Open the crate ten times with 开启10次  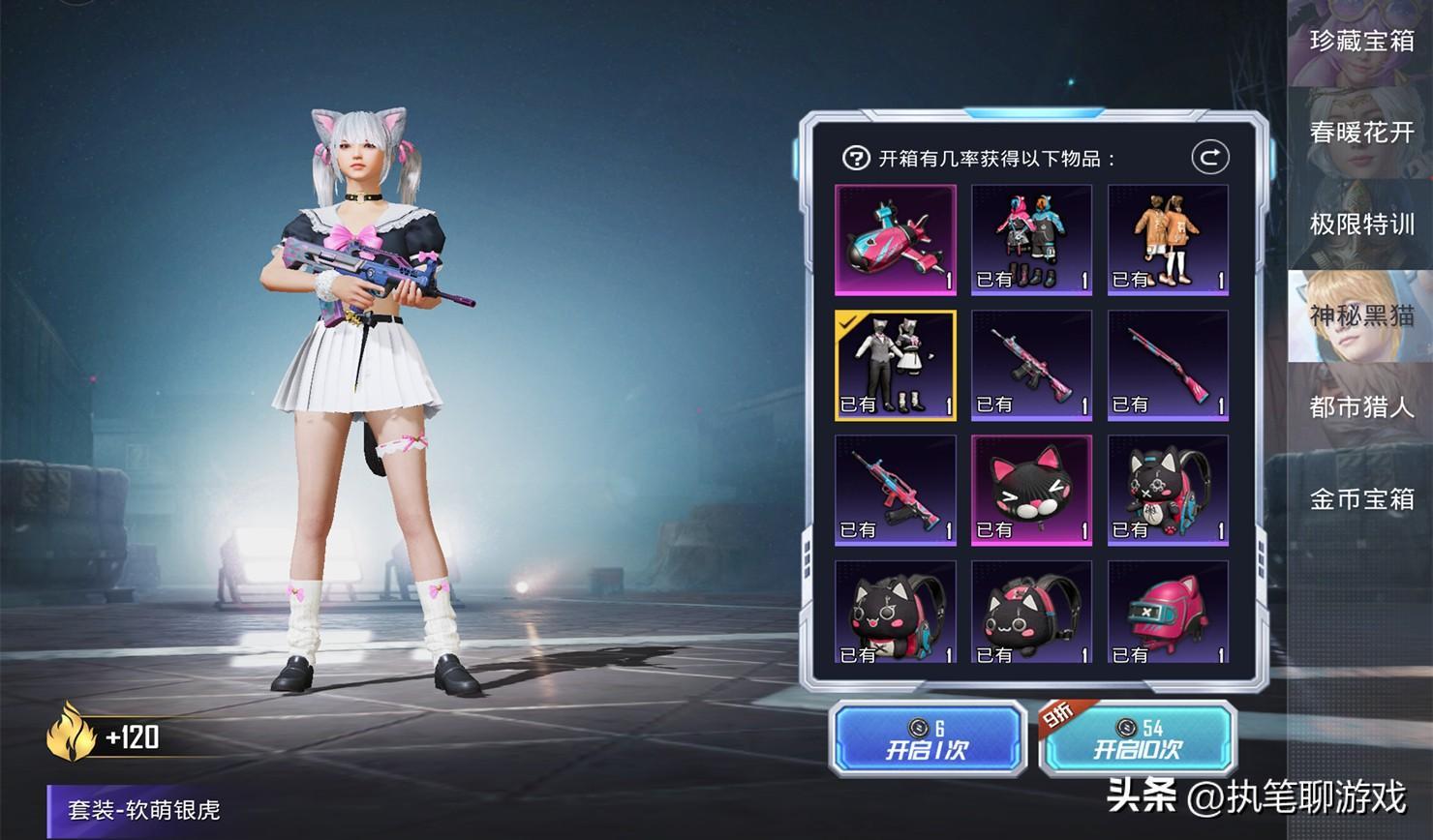(1138, 739)
